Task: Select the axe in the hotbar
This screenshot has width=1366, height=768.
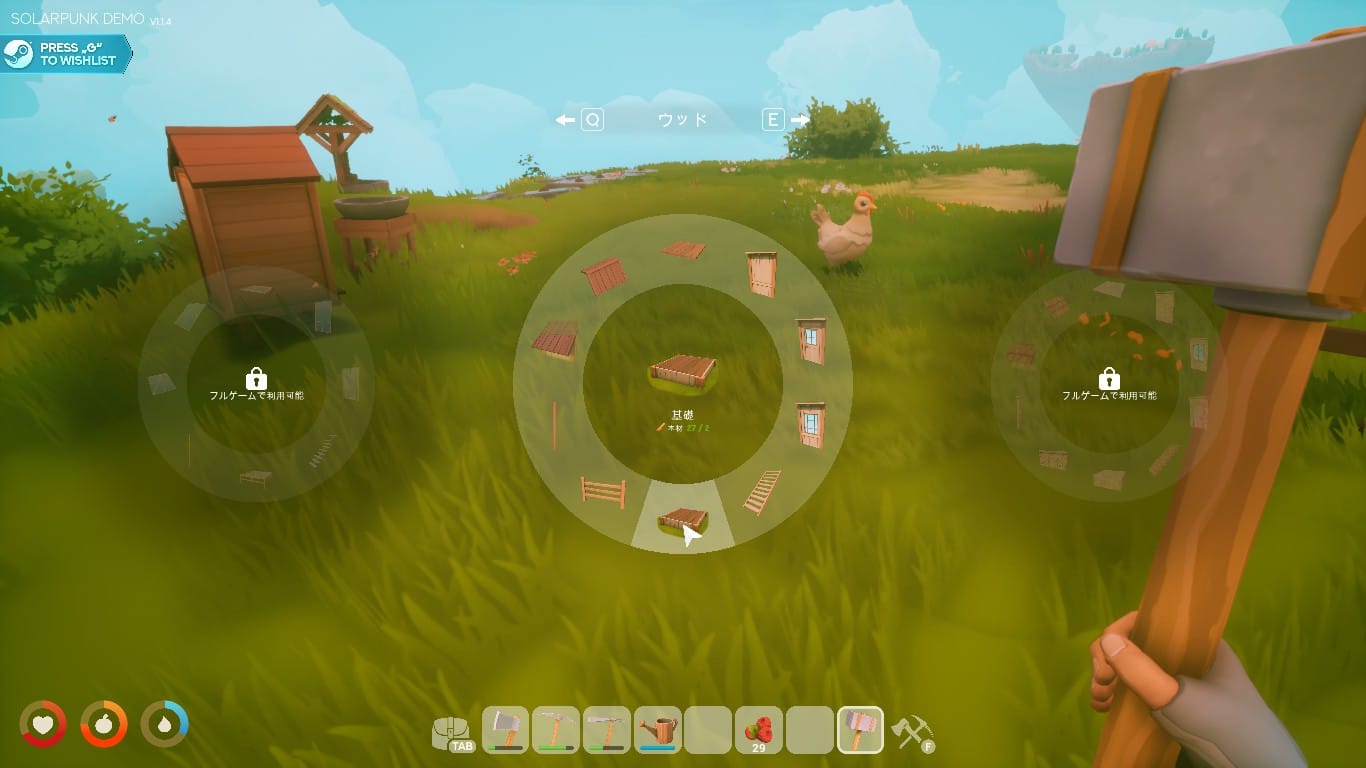Action: click(x=506, y=730)
